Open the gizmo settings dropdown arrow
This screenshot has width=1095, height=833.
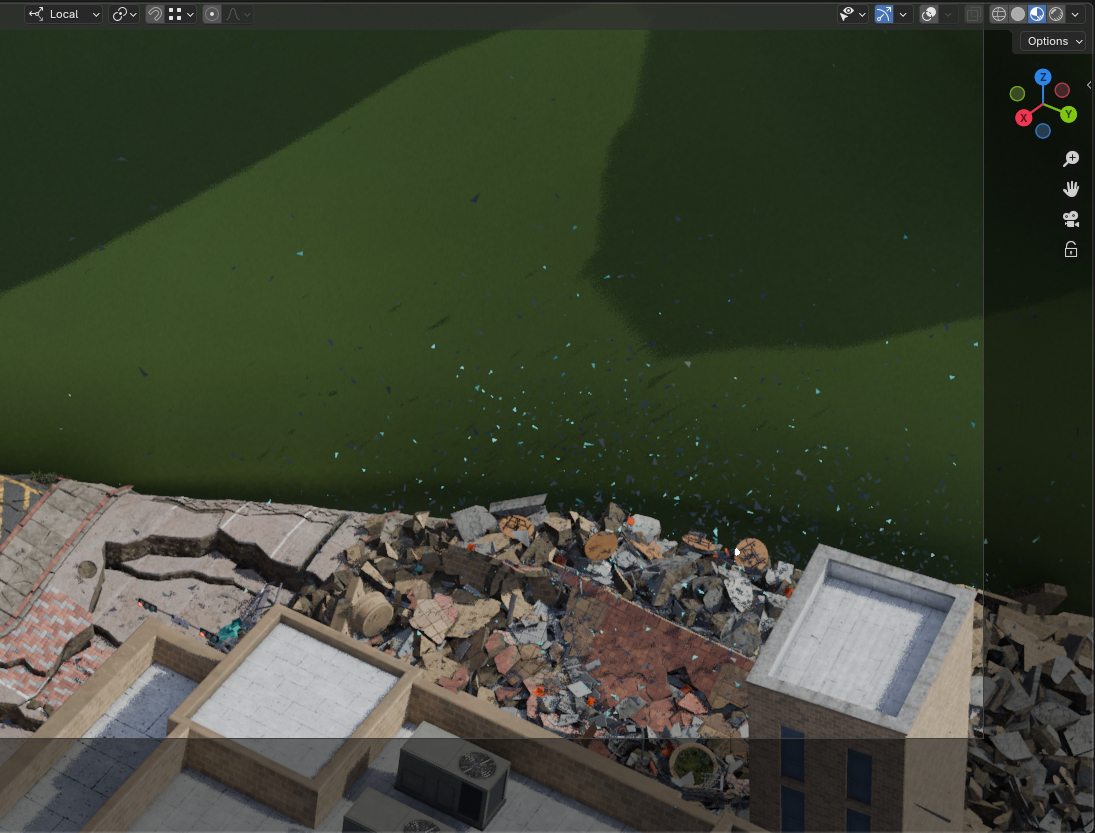coord(903,14)
